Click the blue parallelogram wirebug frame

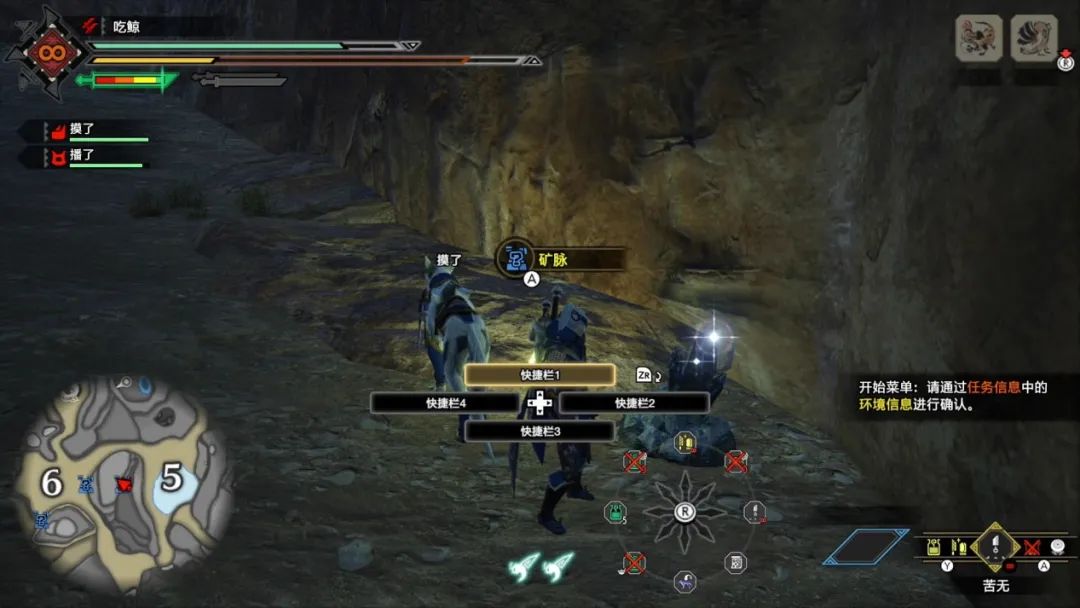click(x=866, y=546)
